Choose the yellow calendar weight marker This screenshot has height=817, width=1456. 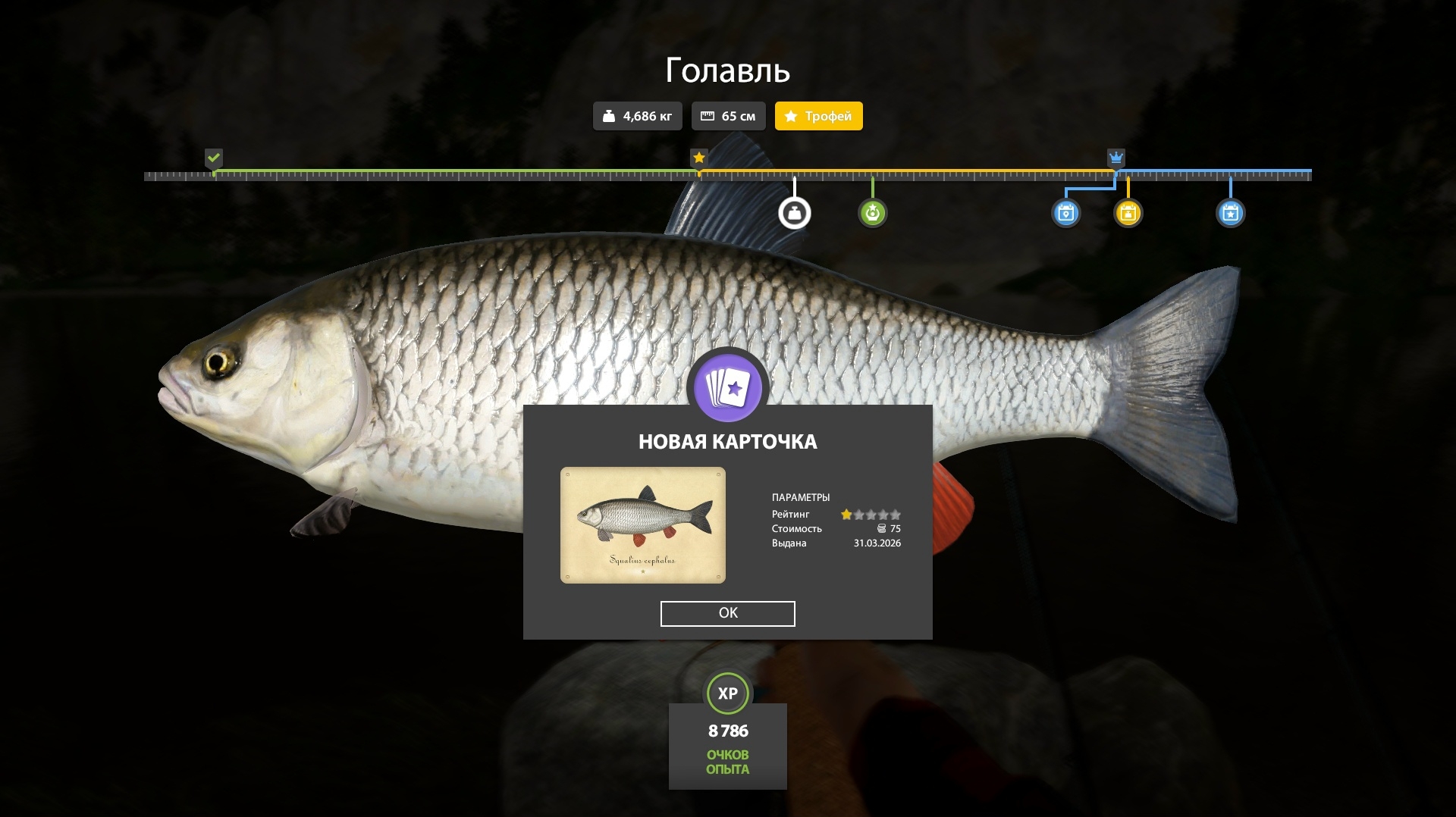click(x=1128, y=213)
